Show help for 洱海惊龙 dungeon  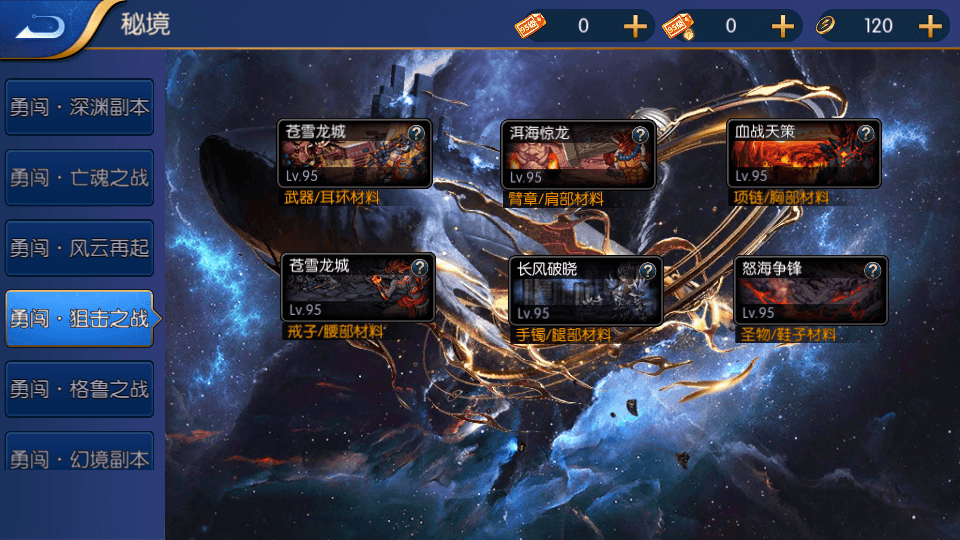tap(640, 135)
